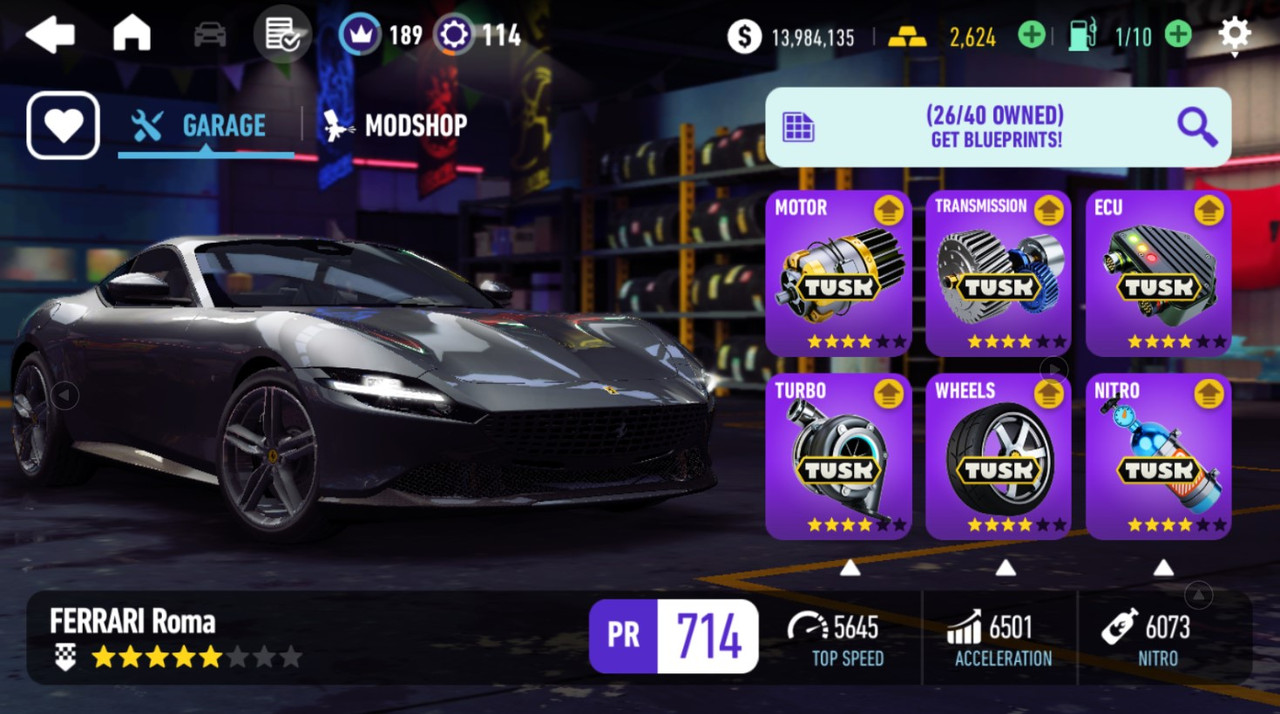
Task: Select the Motor part card
Action: tap(838, 273)
